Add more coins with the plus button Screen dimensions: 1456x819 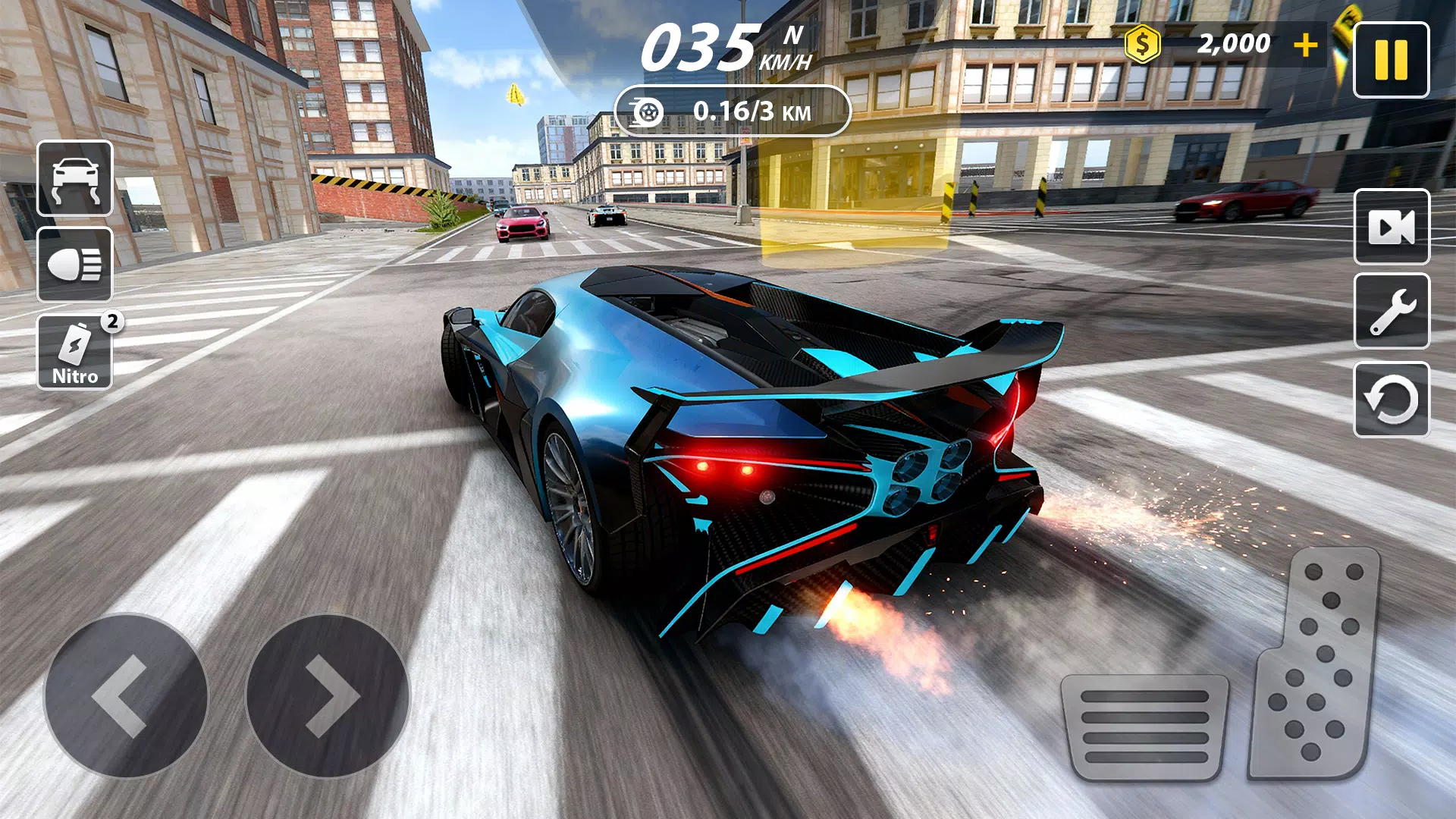coord(1306,43)
